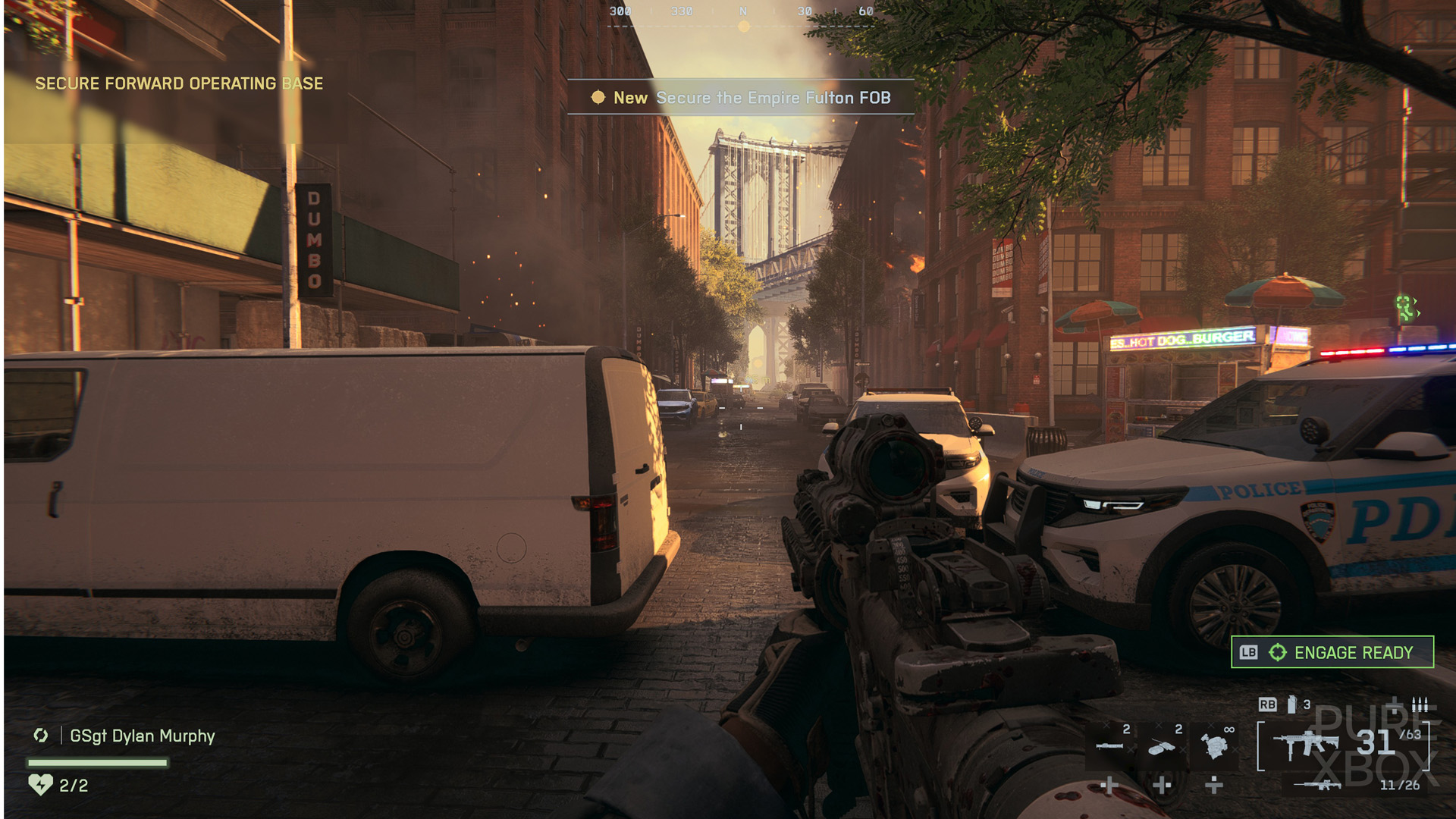Activate the Engage Ready squad command
This screenshot has height=819, width=1456.
1332,652
